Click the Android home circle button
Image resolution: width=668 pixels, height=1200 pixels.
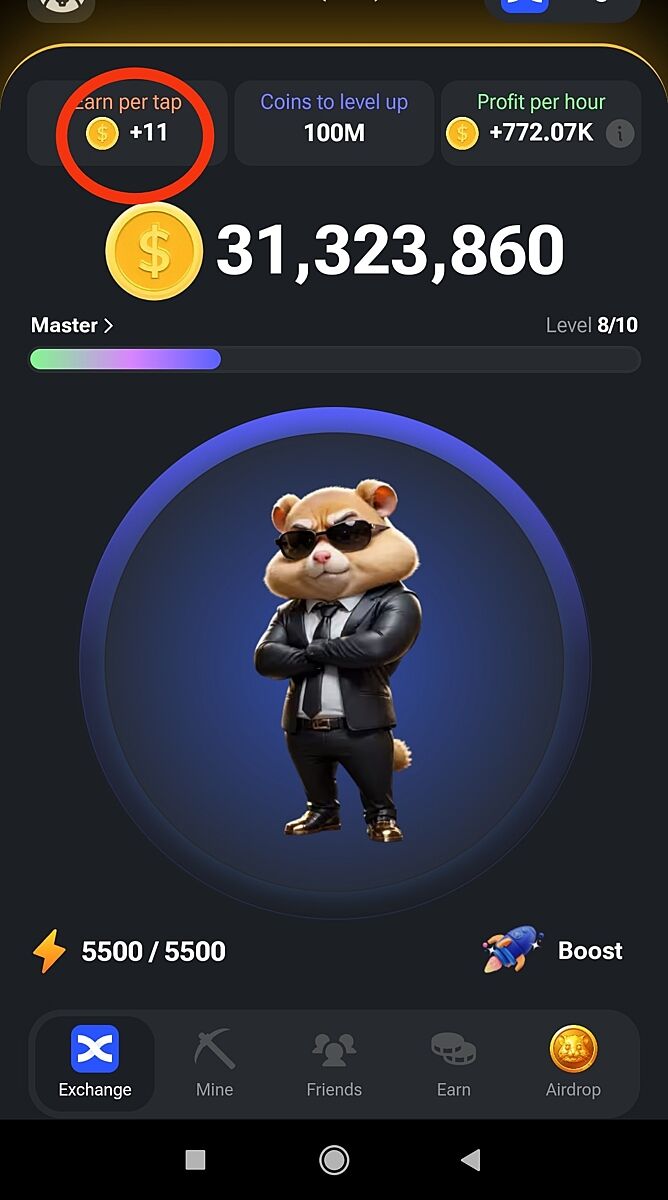tap(334, 1159)
